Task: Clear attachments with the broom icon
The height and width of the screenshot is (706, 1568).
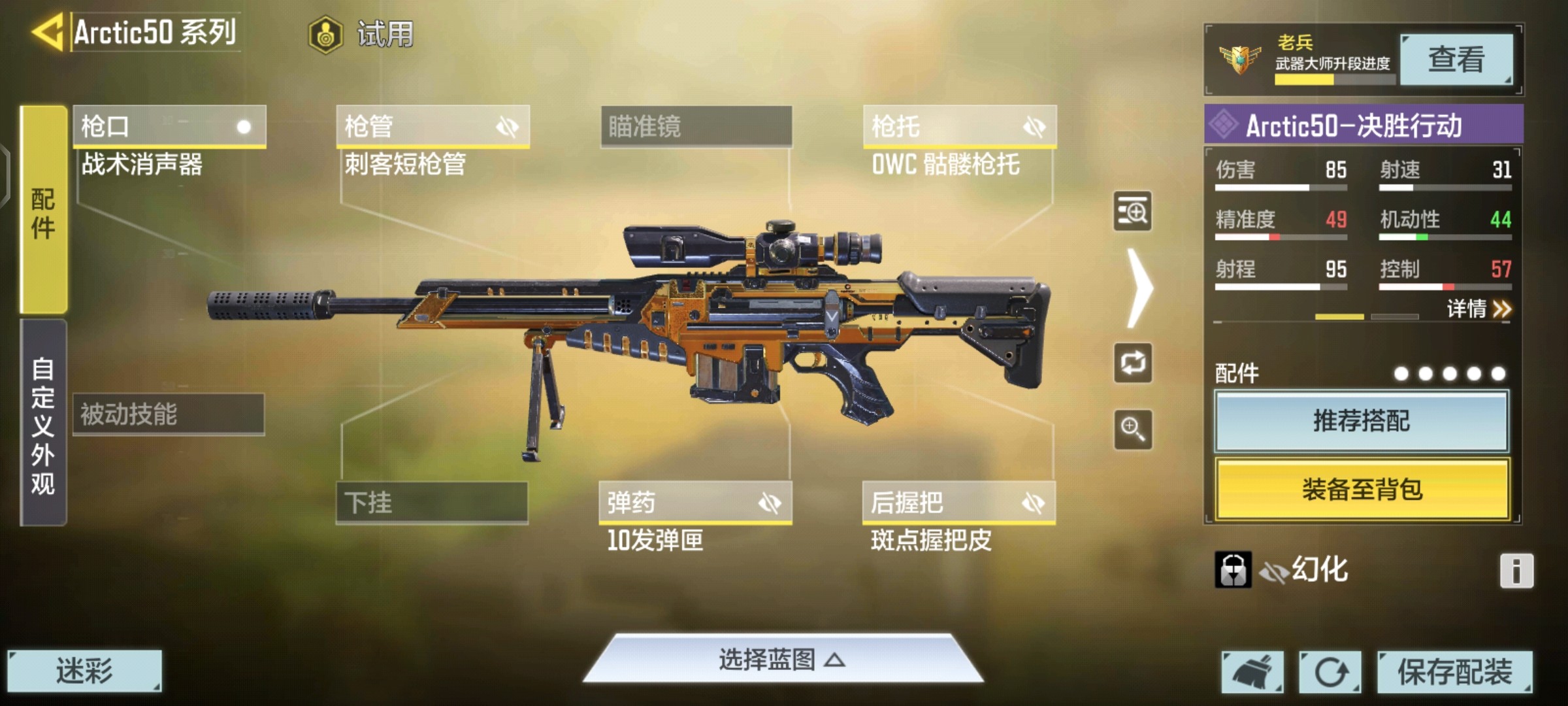Action: point(1252,671)
